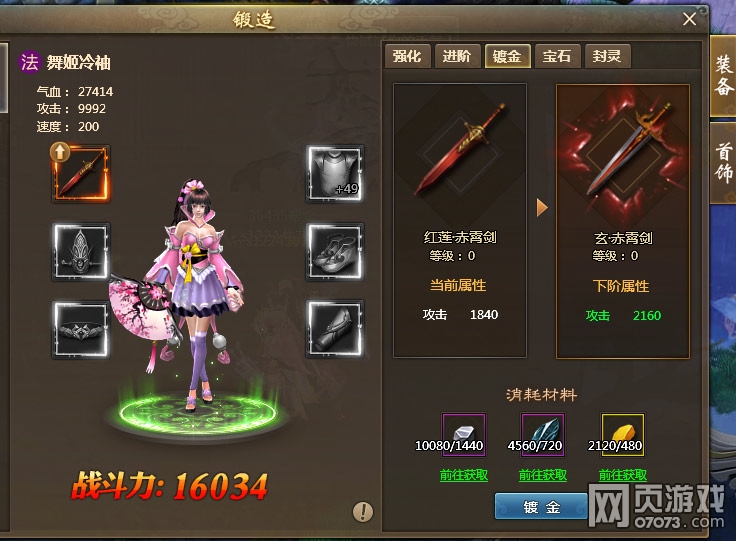Open the 装备 side tab
The image size is (736, 541).
[723, 76]
